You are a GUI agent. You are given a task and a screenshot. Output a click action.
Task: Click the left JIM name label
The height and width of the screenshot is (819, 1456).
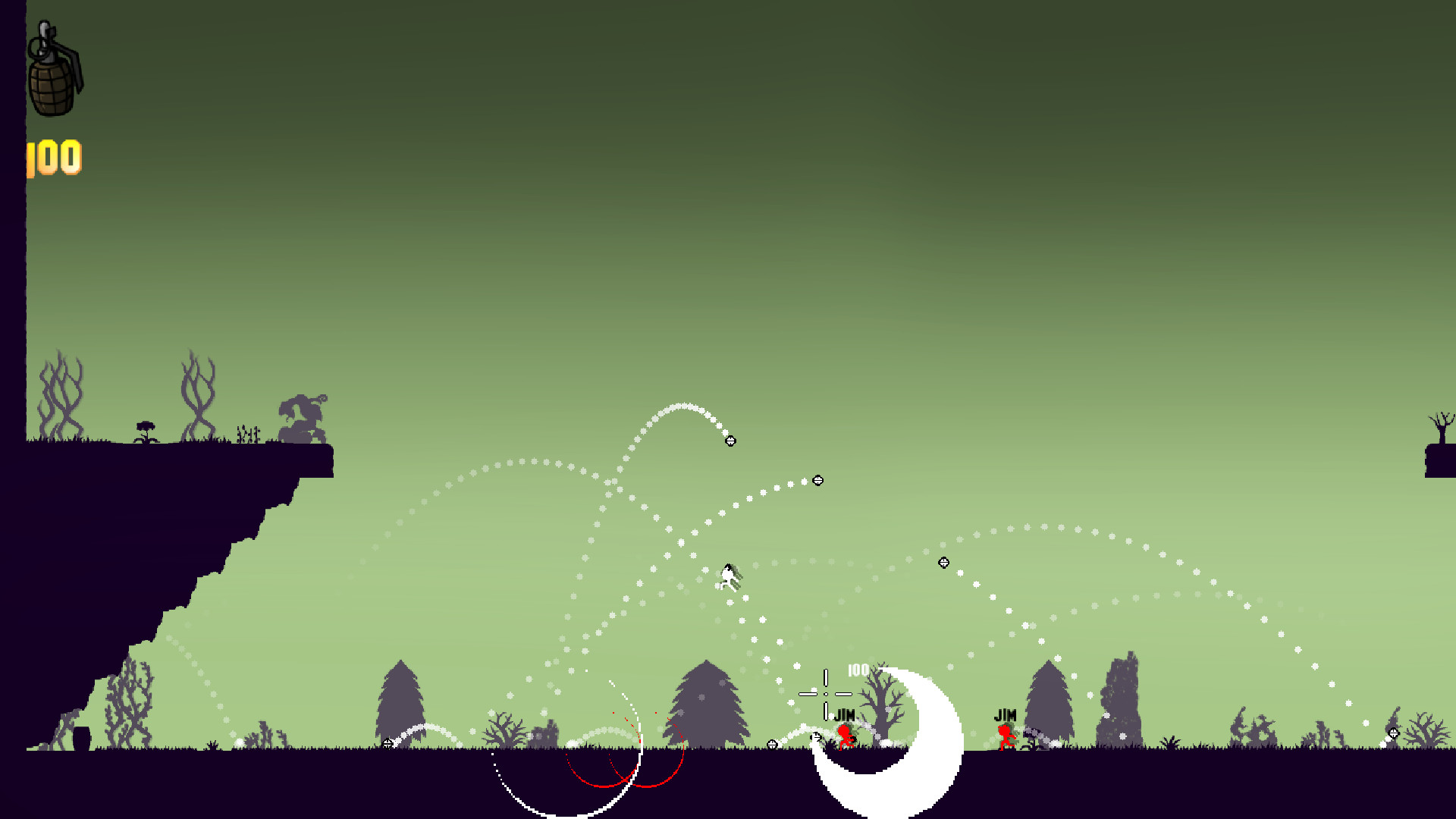[844, 713]
